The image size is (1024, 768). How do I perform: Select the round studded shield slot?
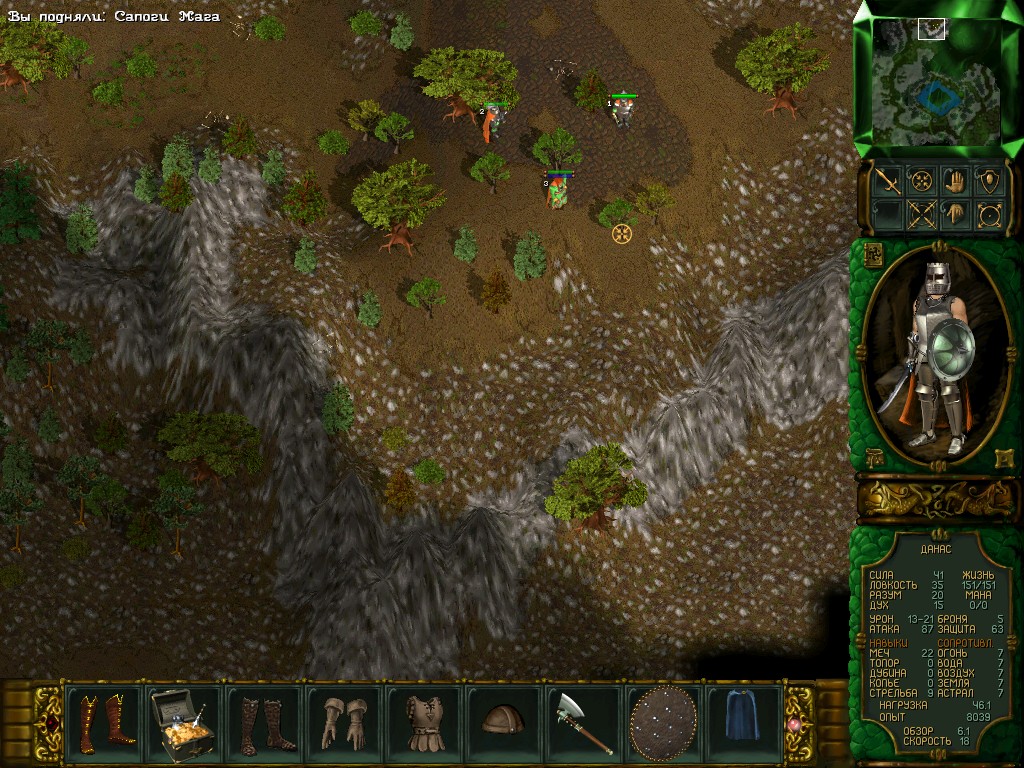(x=663, y=722)
